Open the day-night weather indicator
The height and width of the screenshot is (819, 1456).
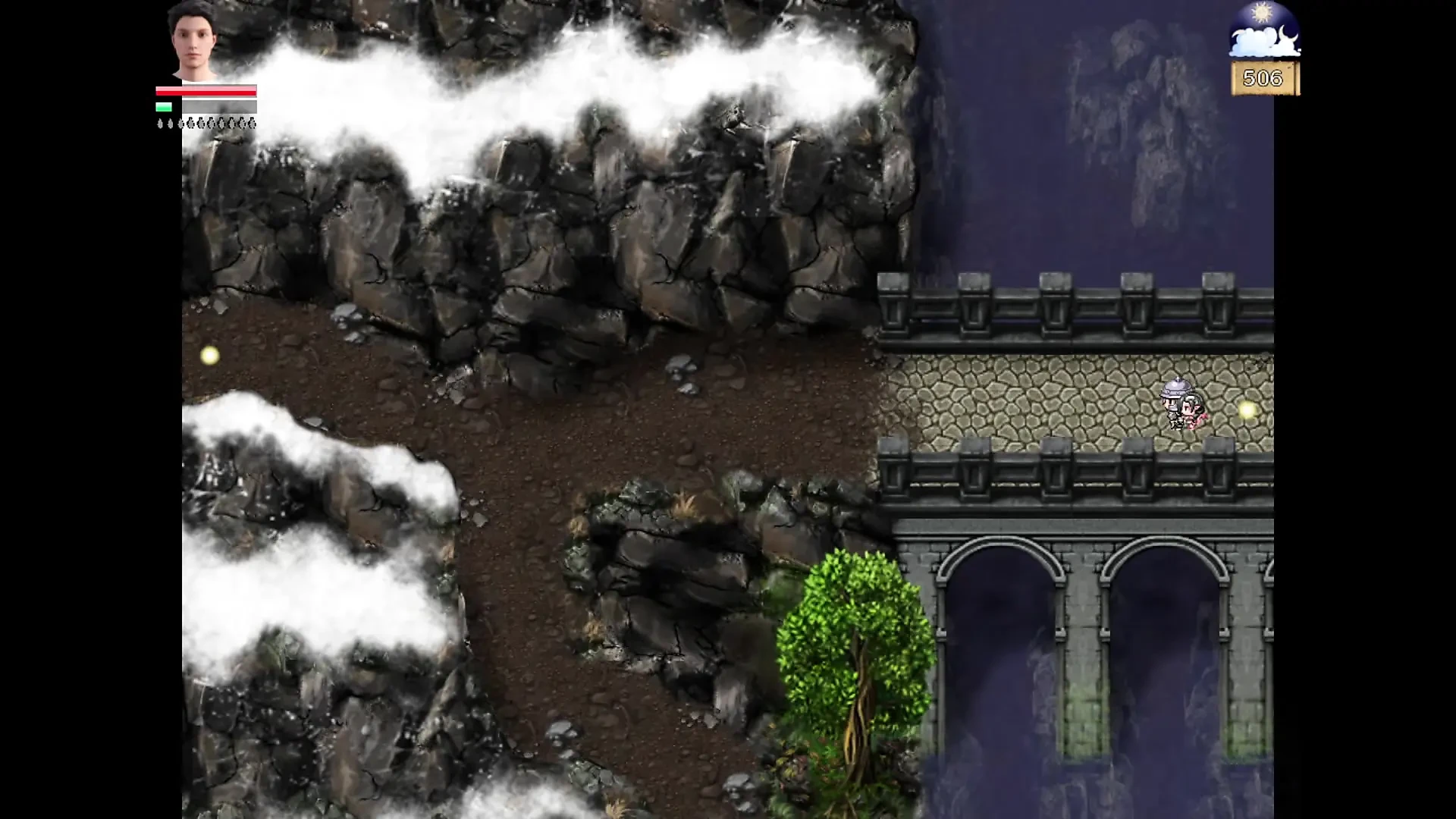[x=1264, y=30]
